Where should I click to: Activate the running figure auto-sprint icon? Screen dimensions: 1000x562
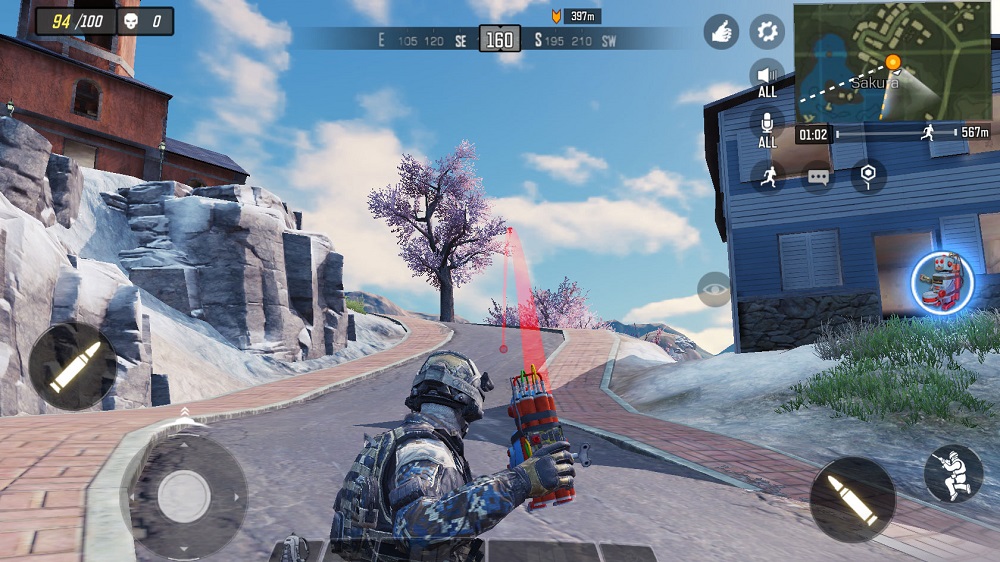[x=767, y=176]
